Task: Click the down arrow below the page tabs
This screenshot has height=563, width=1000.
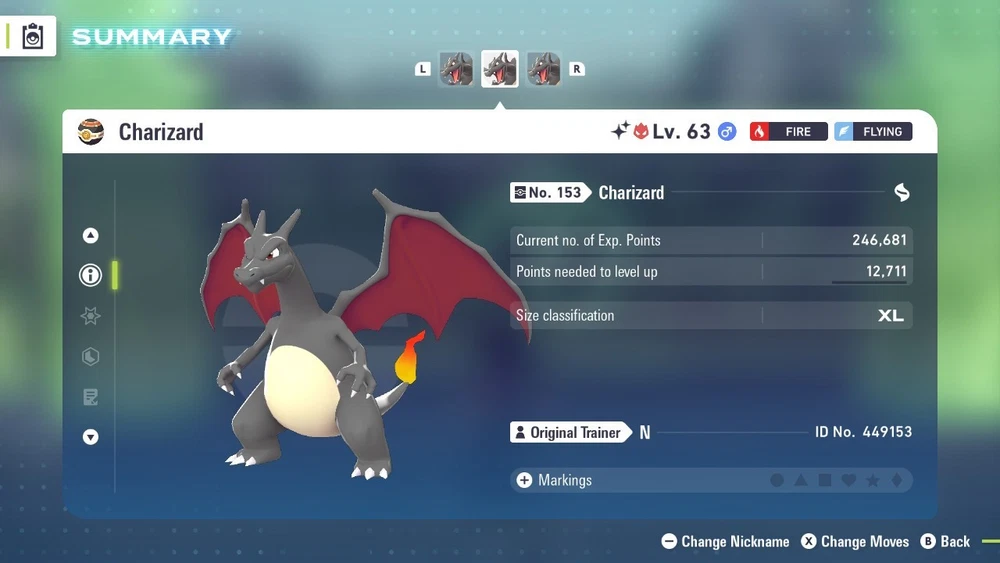Action: (x=90, y=437)
